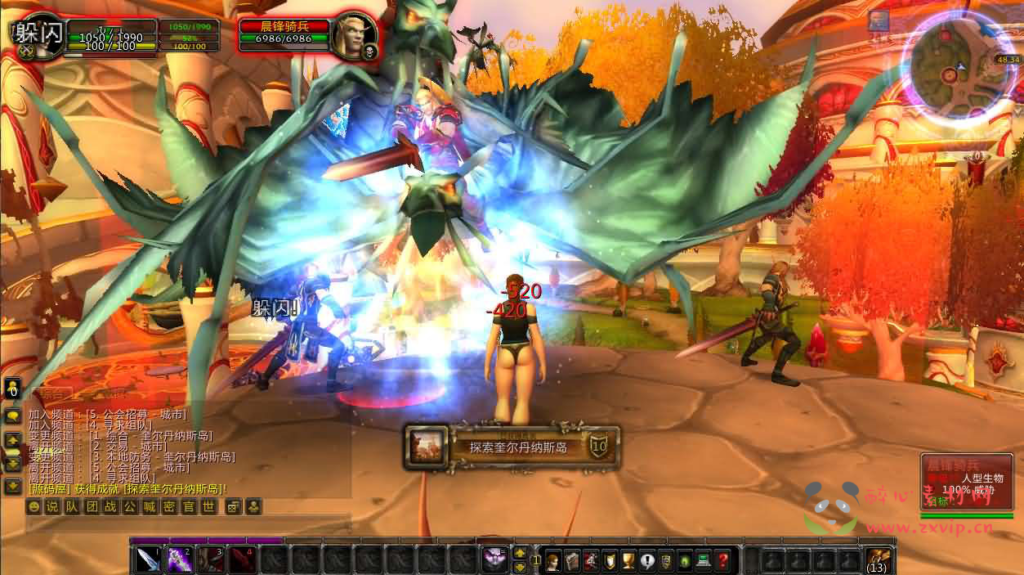Screen dimensions: 1024x575
Task: Select the 密 (whisper) chat button
Action: click(x=169, y=507)
